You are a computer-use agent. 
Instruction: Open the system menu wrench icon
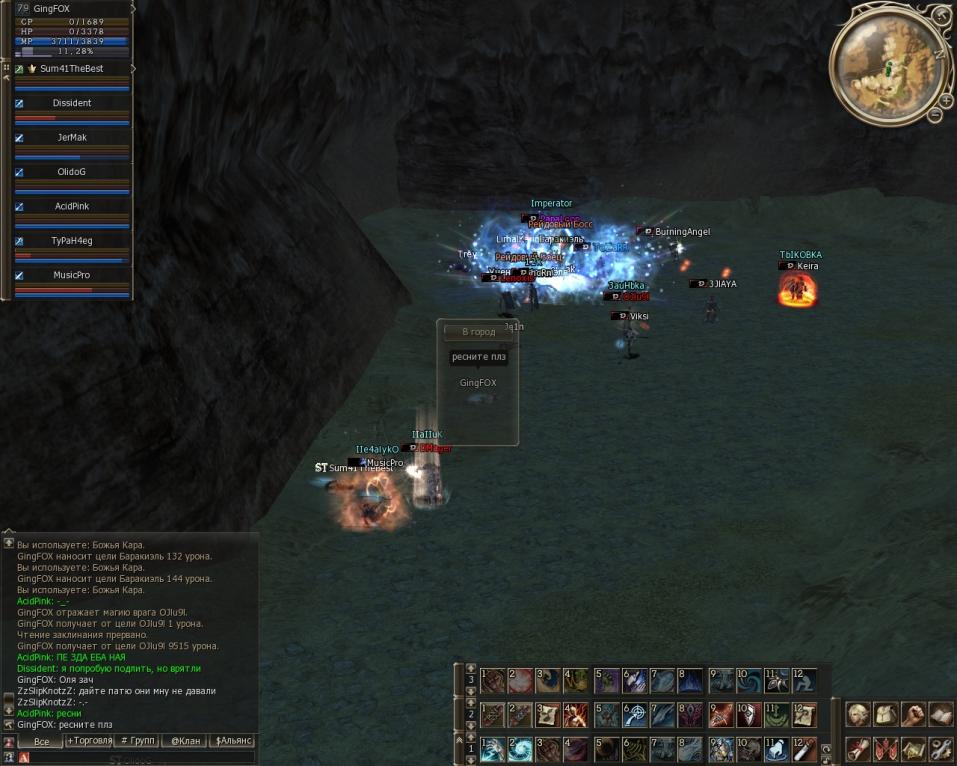coord(940,748)
